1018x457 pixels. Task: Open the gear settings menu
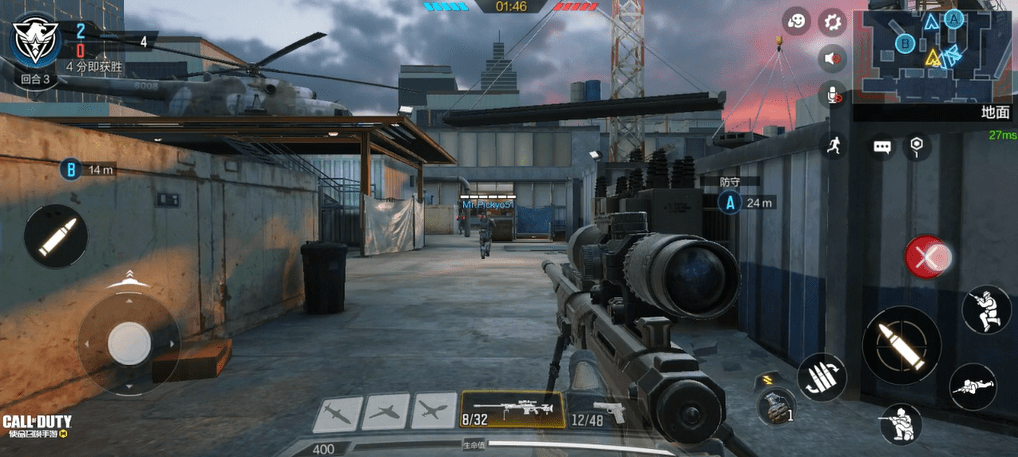[831, 22]
